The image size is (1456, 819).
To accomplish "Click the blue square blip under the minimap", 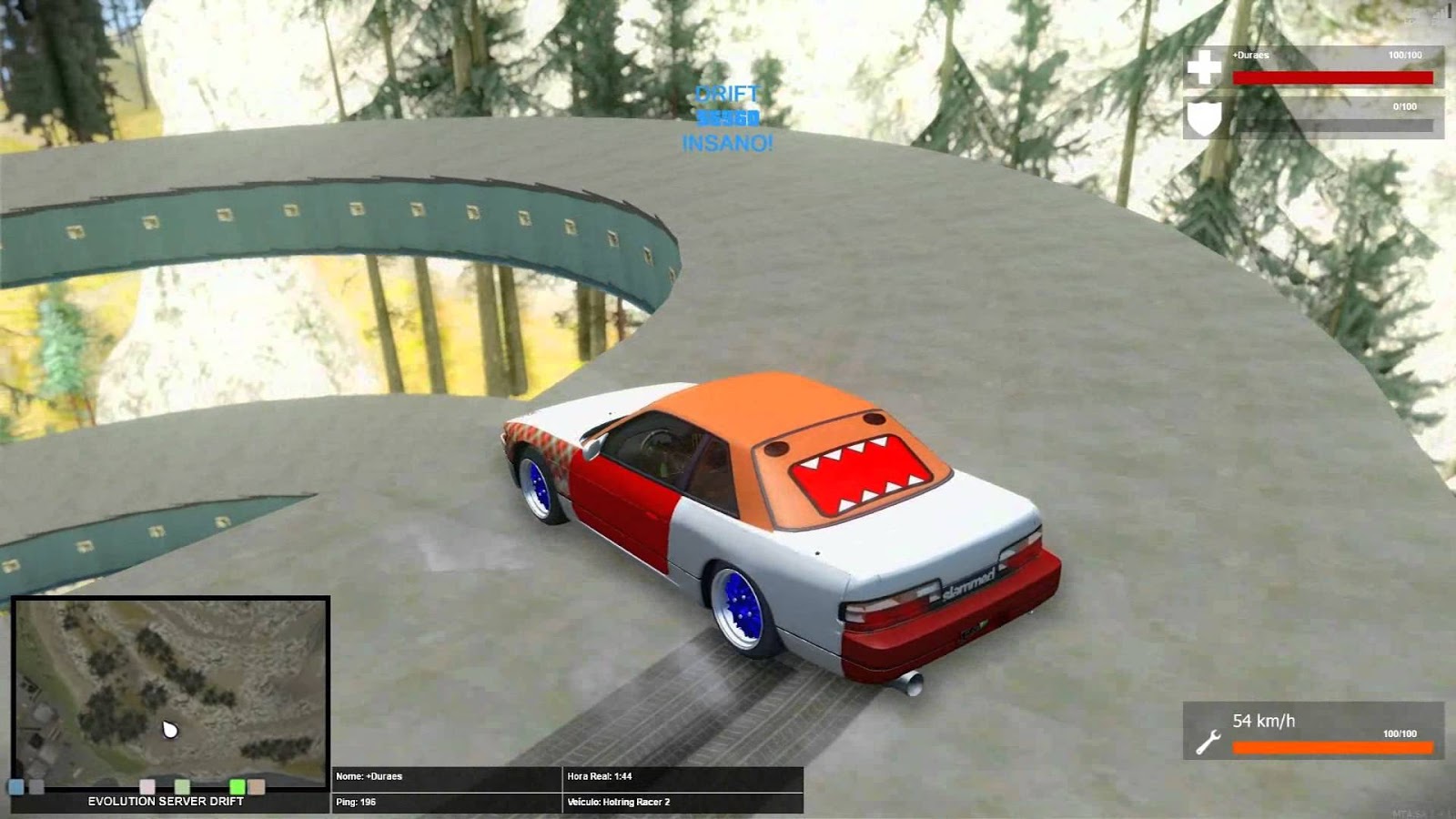I will 16,786.
